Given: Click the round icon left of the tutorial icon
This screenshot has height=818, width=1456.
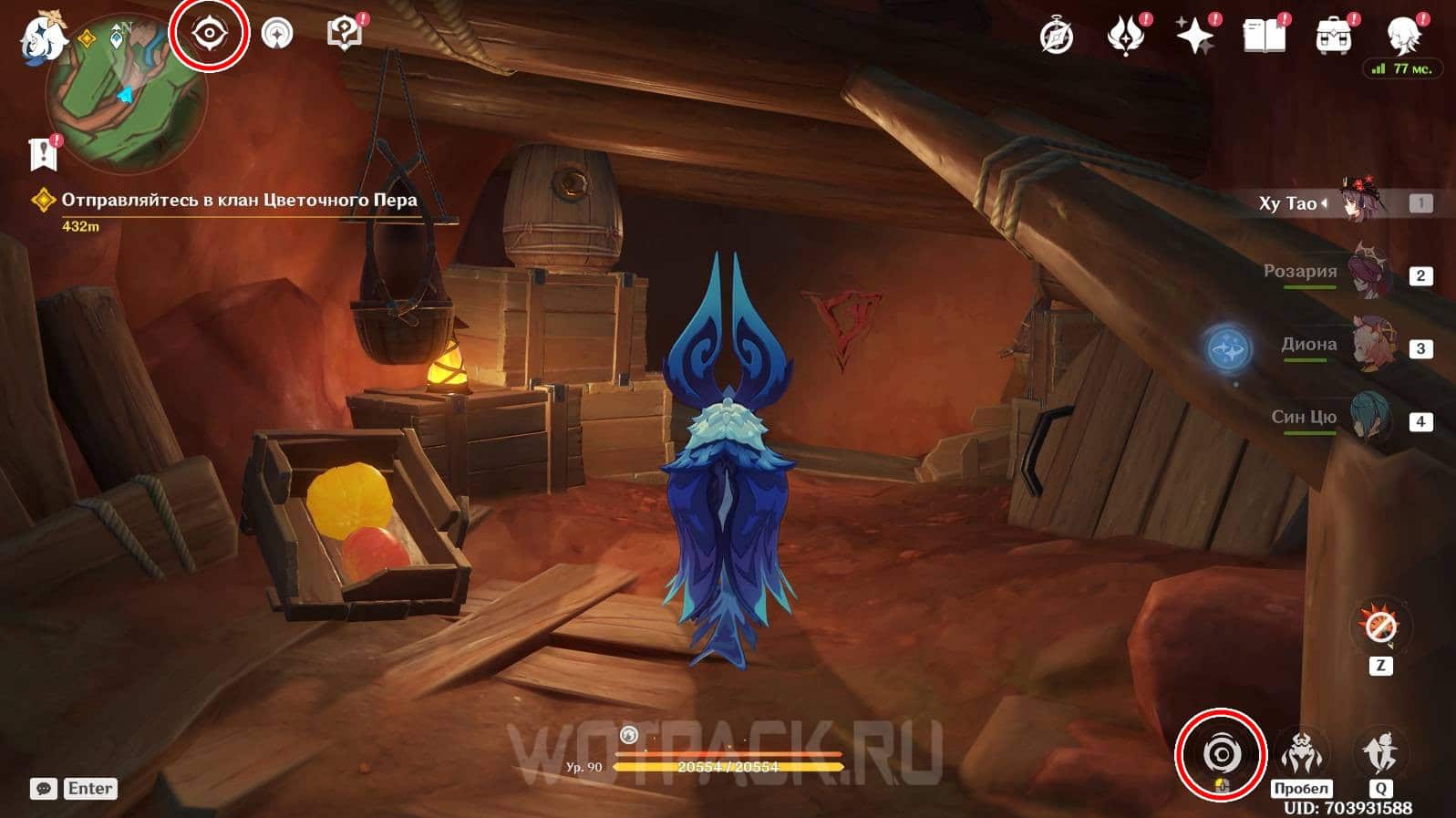Looking at the screenshot, I should click(x=277, y=35).
